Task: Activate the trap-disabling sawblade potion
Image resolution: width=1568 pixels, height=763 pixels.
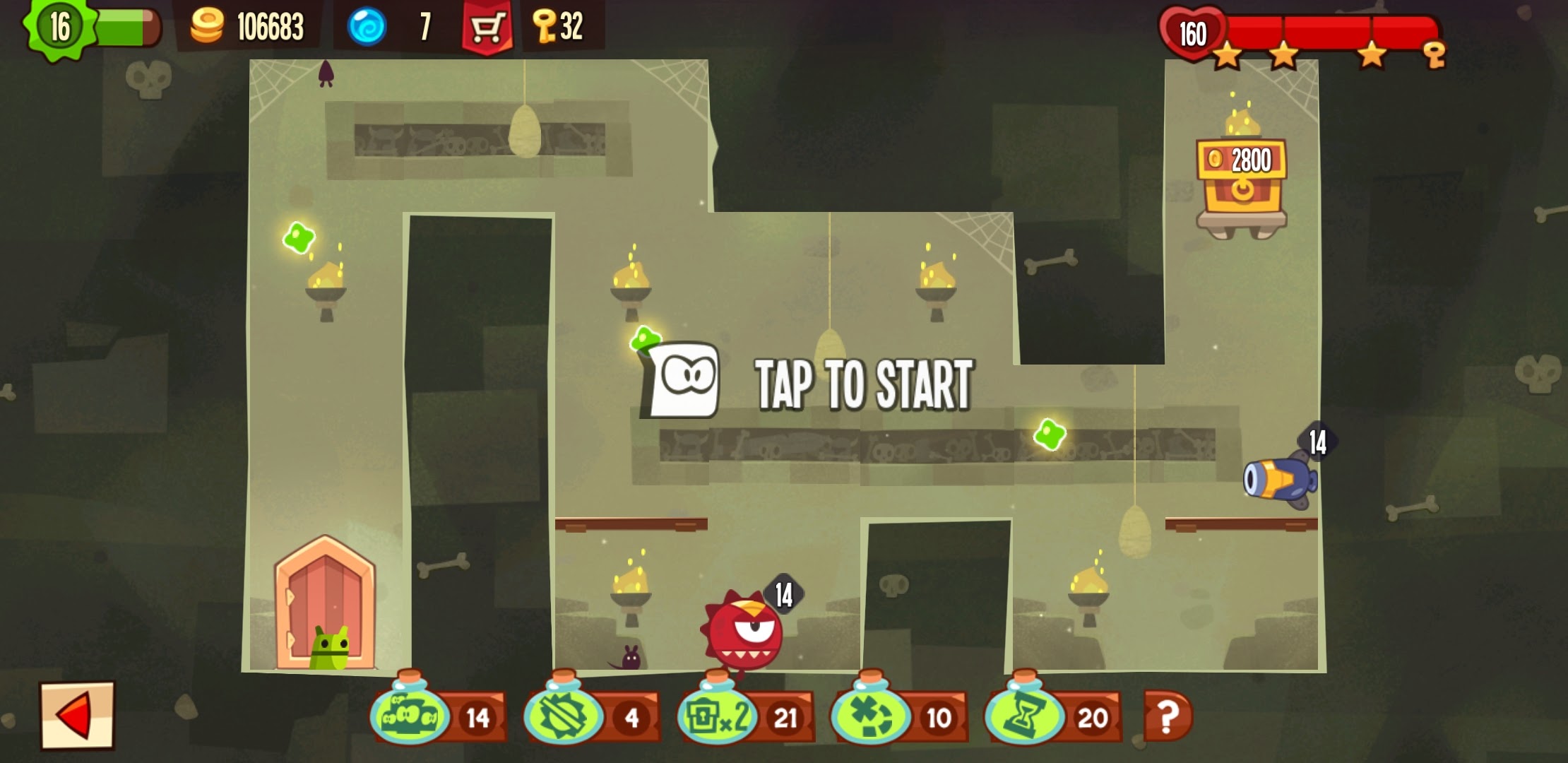Action: (x=564, y=715)
